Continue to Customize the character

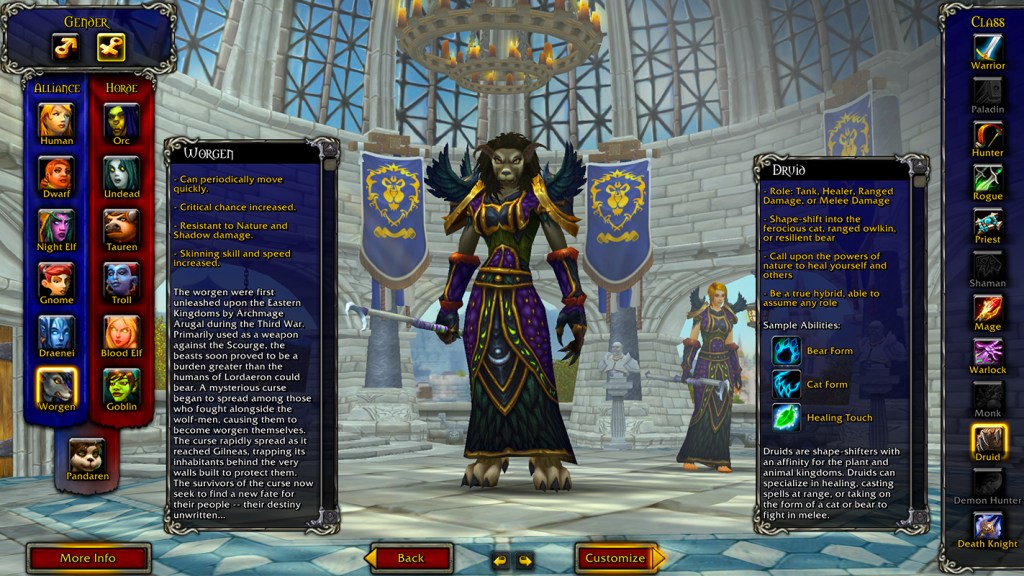pyautogui.click(x=615, y=558)
